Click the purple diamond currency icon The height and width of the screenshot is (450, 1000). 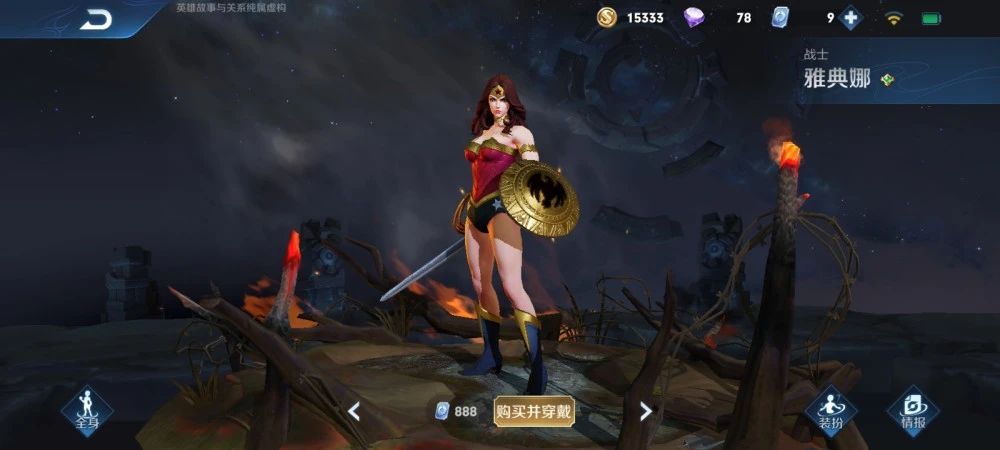coord(694,18)
